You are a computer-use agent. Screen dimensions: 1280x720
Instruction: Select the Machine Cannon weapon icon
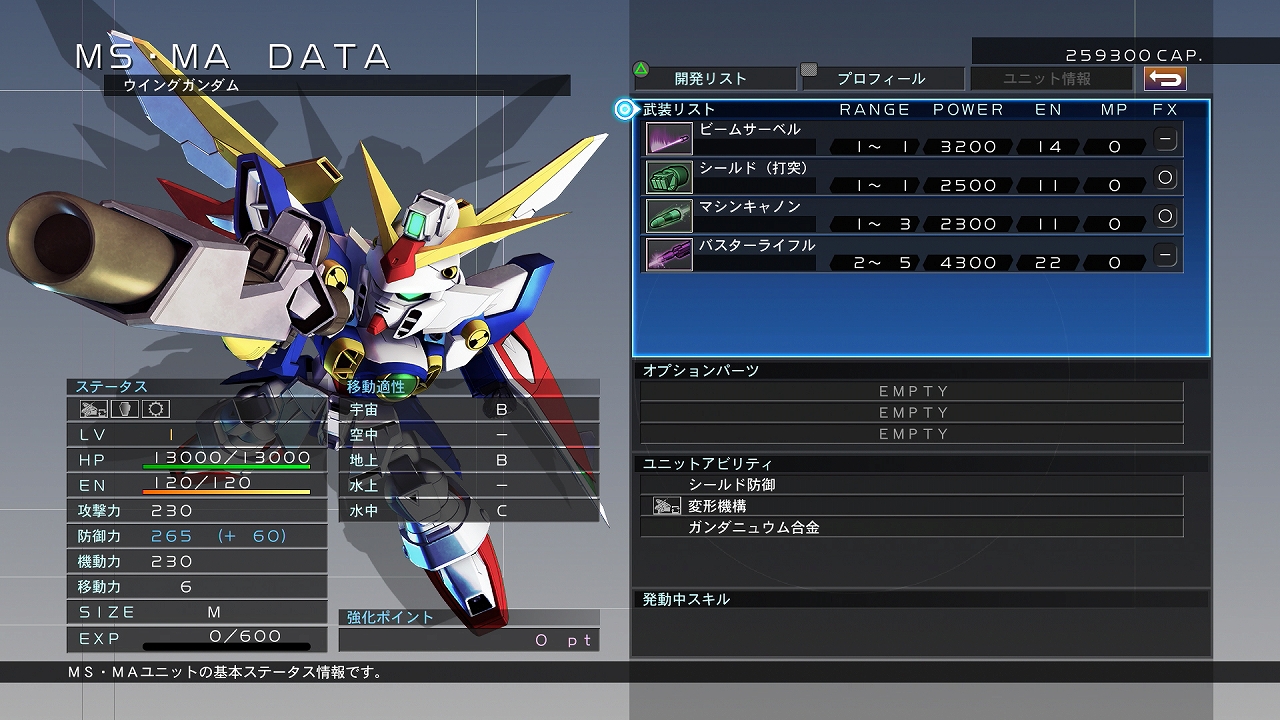pyautogui.click(x=668, y=215)
